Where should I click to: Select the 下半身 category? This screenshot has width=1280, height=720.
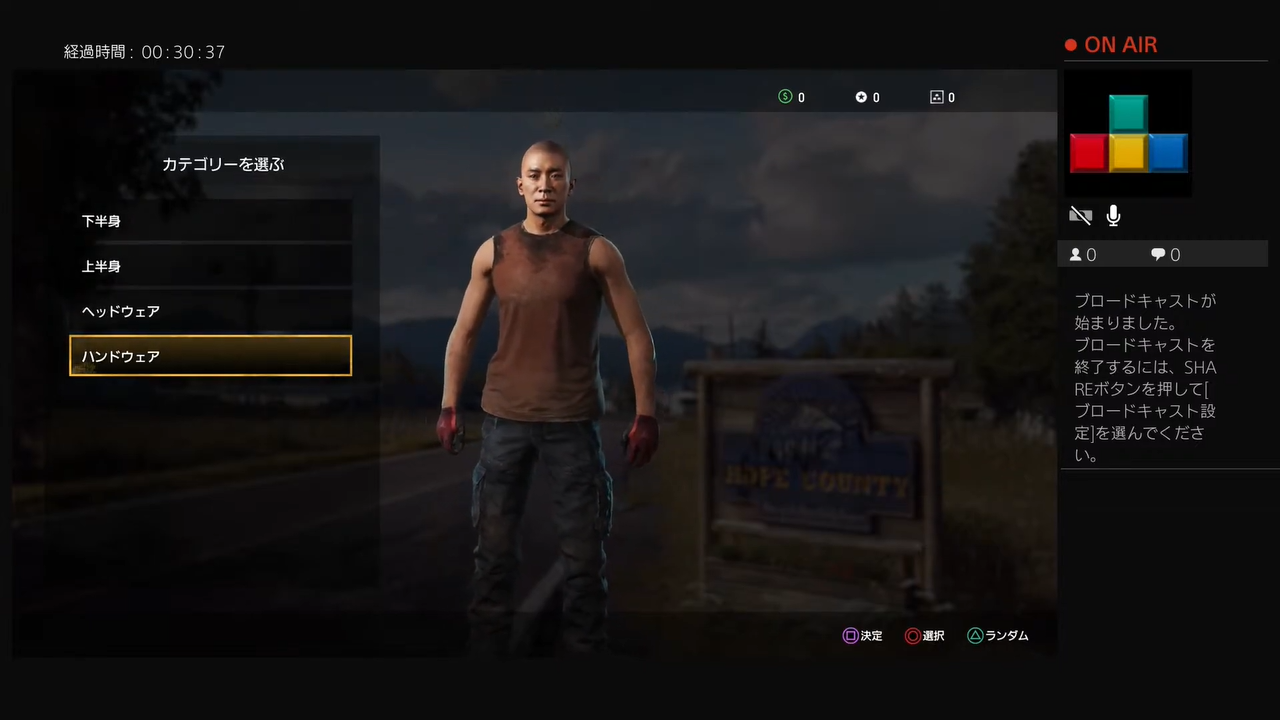pyautogui.click(x=210, y=221)
